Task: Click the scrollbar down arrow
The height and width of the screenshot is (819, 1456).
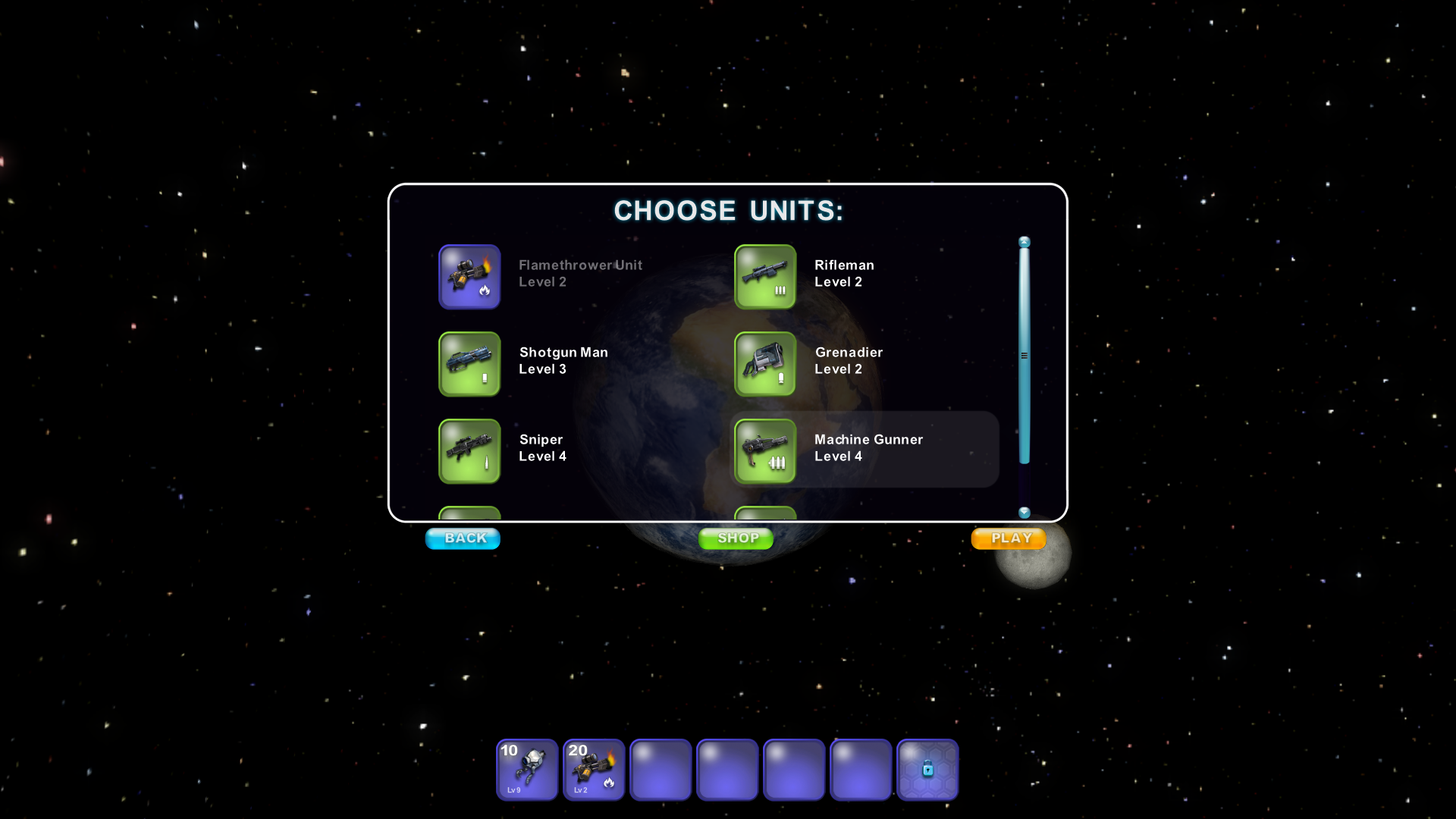Action: 1024,513
